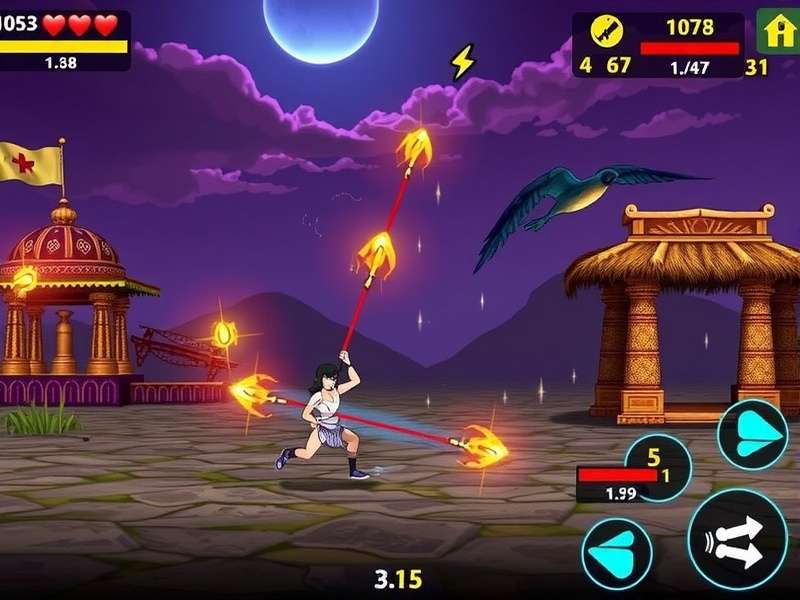Move right with the cyan right arrow

[752, 434]
